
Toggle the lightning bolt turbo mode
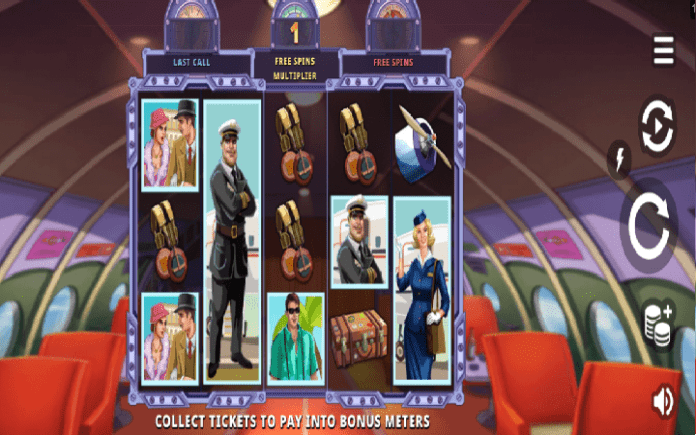click(618, 158)
